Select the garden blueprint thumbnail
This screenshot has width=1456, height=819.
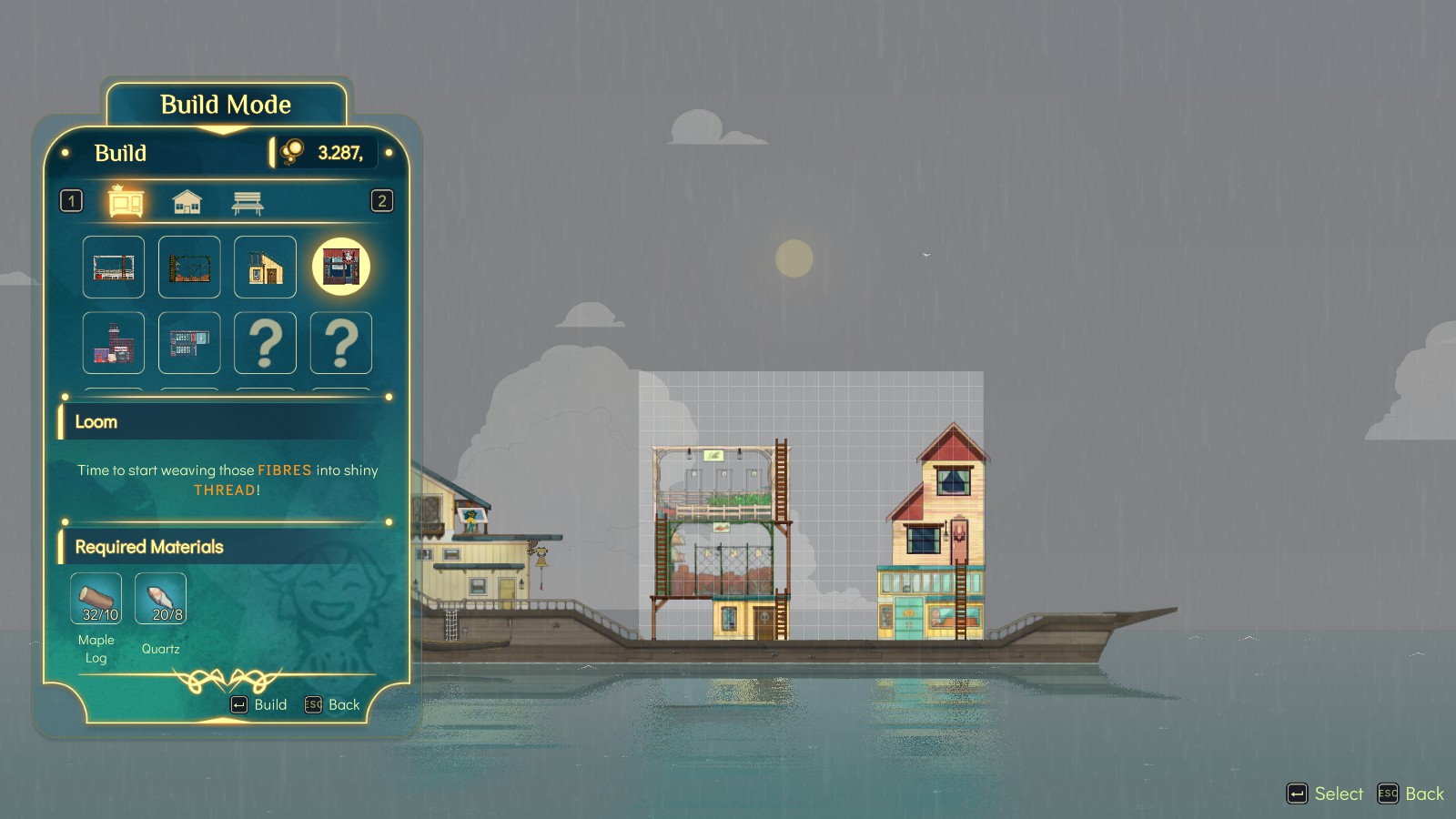coord(188,267)
